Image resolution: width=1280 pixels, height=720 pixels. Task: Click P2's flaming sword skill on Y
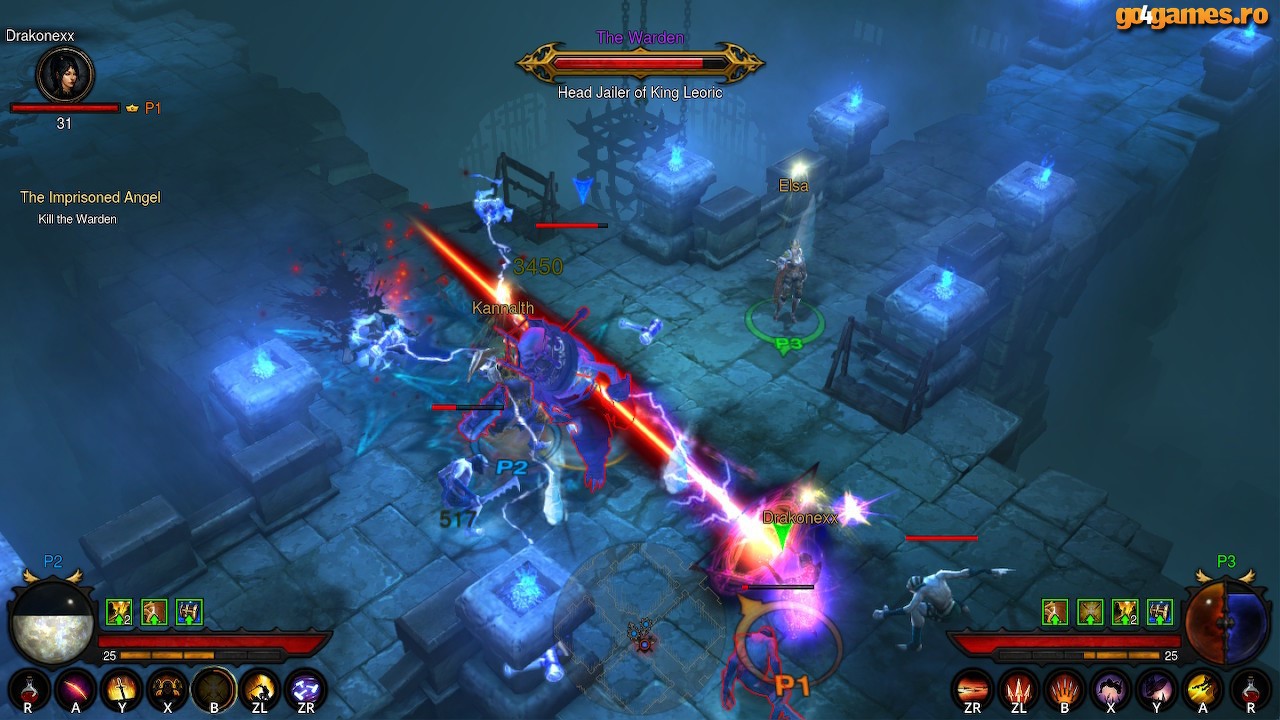click(x=121, y=690)
